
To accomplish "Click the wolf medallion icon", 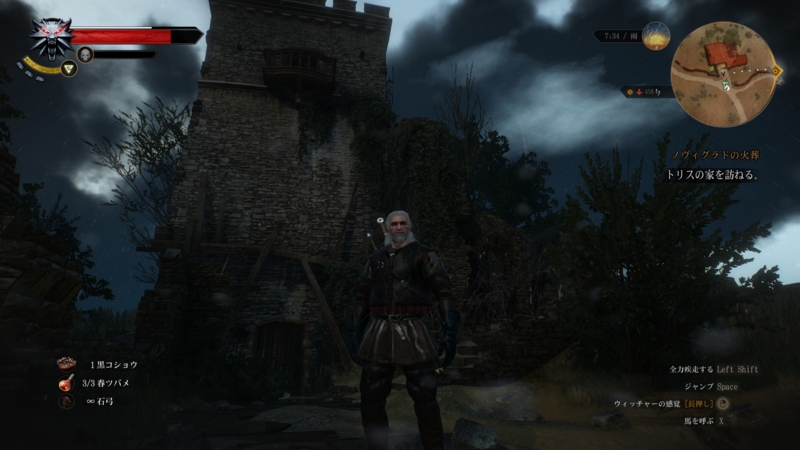I will [47, 38].
